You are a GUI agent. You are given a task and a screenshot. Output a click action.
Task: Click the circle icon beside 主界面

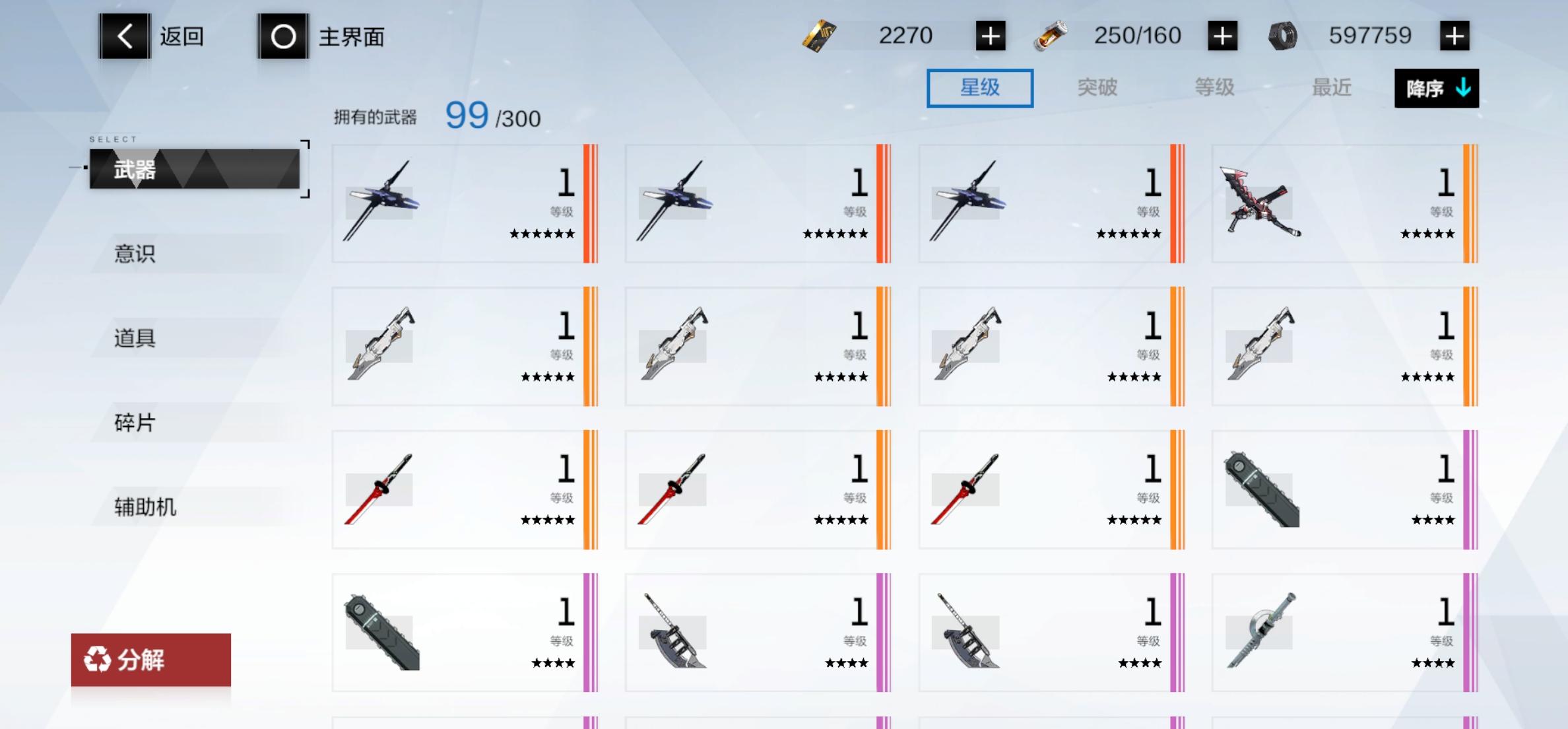point(282,36)
